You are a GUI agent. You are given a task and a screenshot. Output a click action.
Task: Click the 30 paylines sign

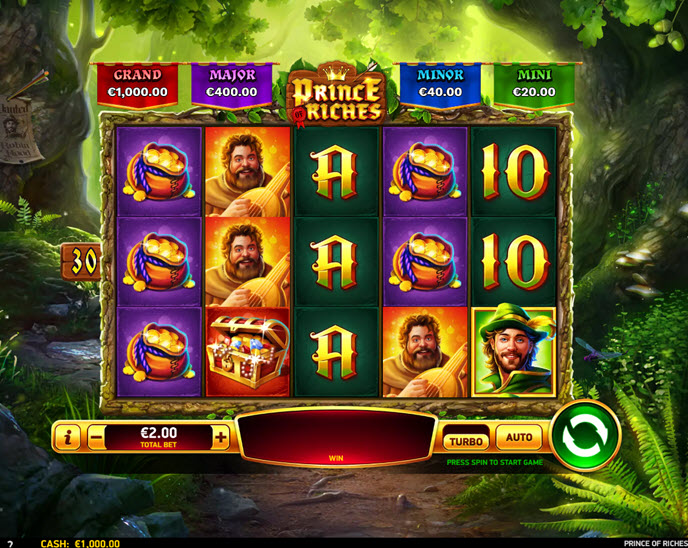tap(84, 262)
